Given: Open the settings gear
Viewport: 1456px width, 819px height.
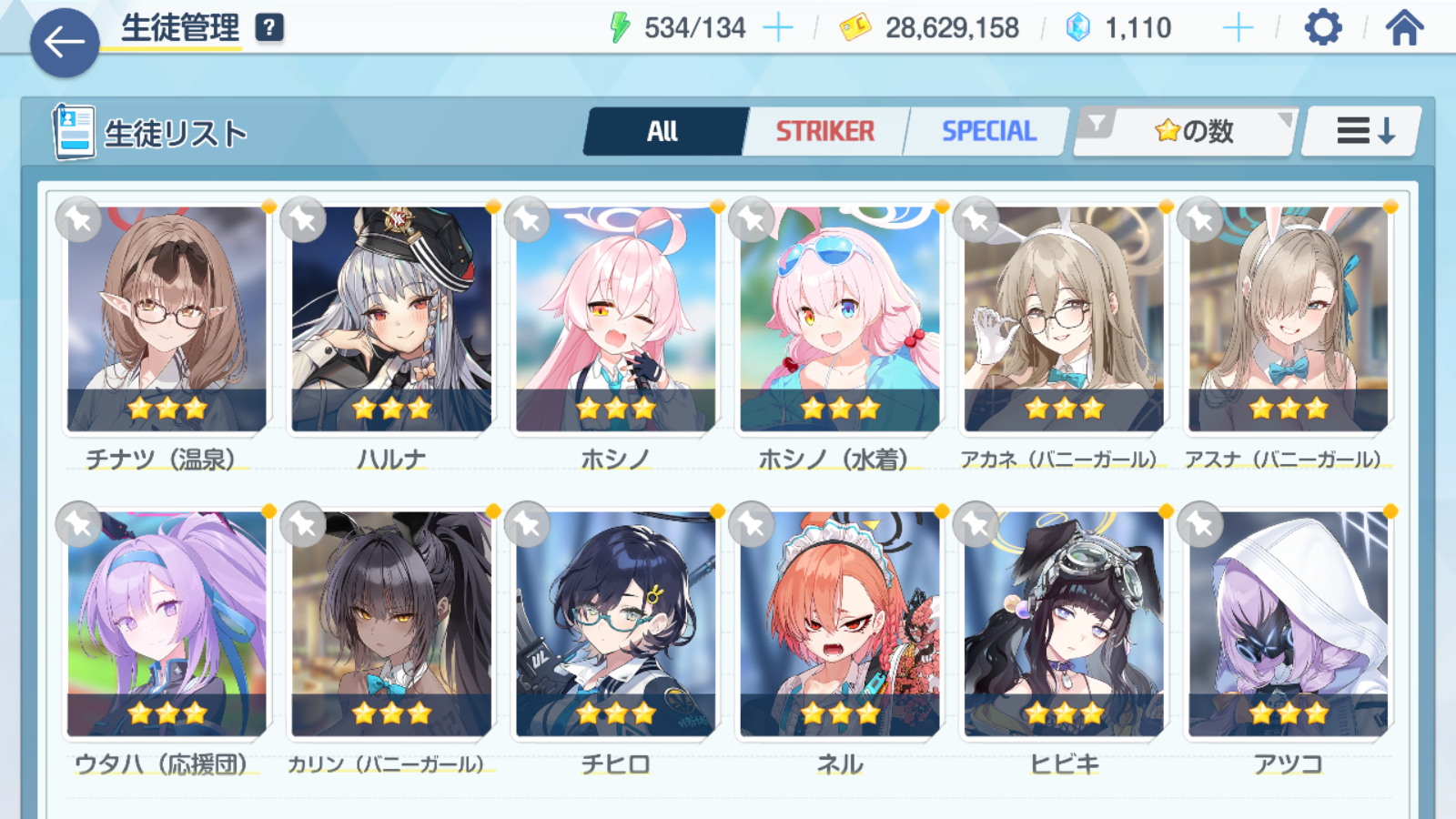Looking at the screenshot, I should (x=1322, y=28).
